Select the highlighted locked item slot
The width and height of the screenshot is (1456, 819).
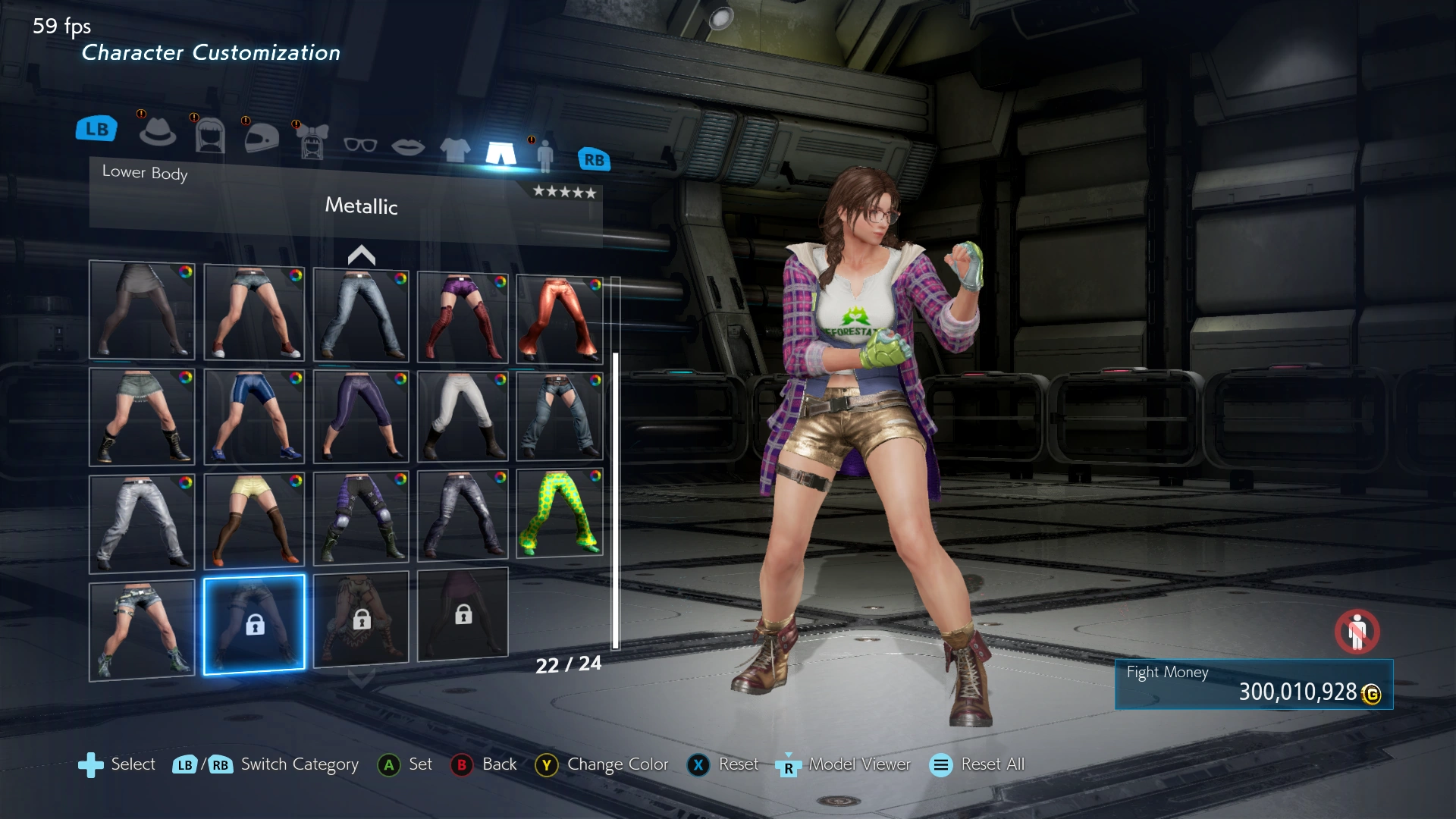pos(254,624)
